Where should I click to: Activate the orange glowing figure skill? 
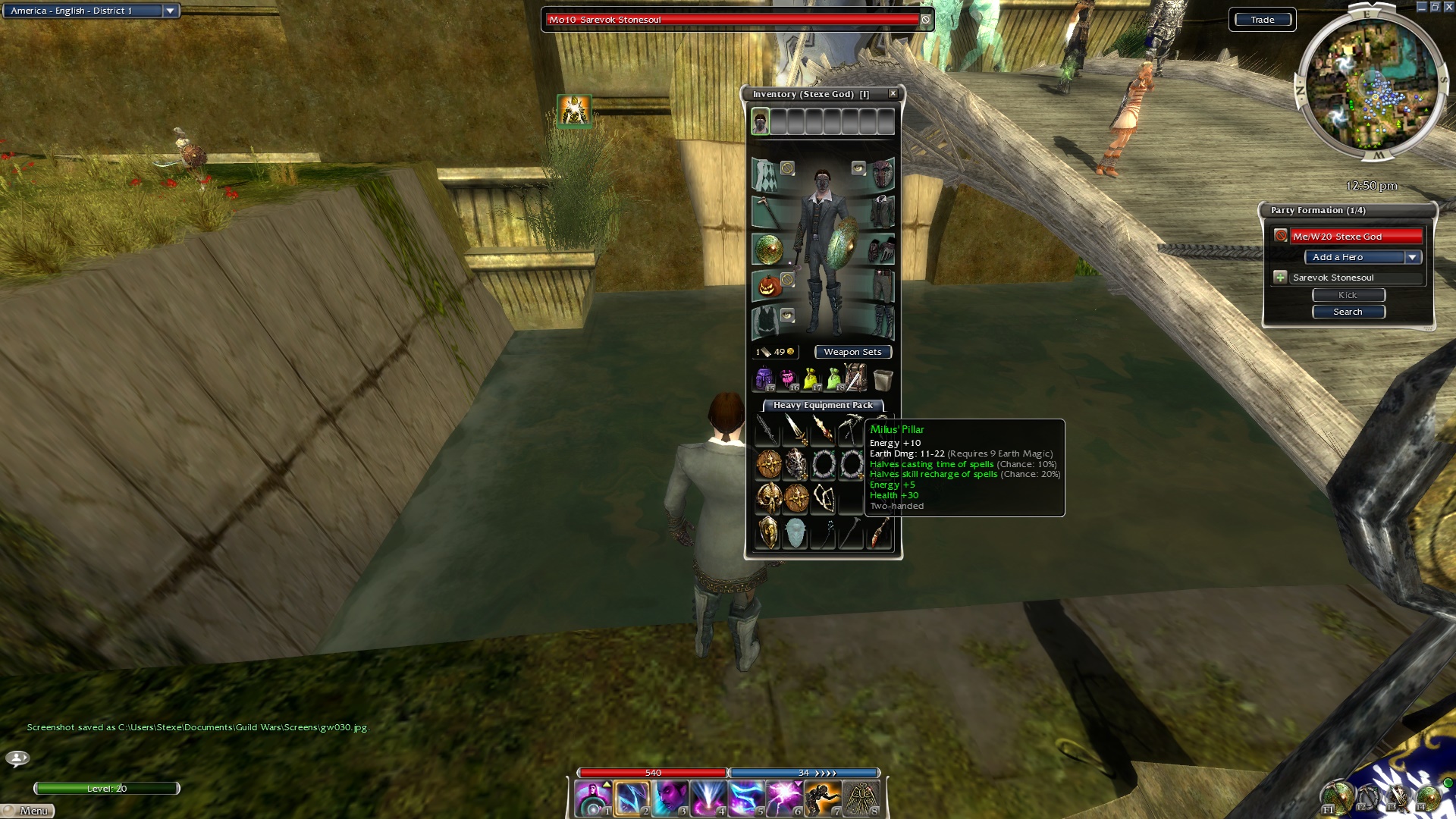pos(822,799)
